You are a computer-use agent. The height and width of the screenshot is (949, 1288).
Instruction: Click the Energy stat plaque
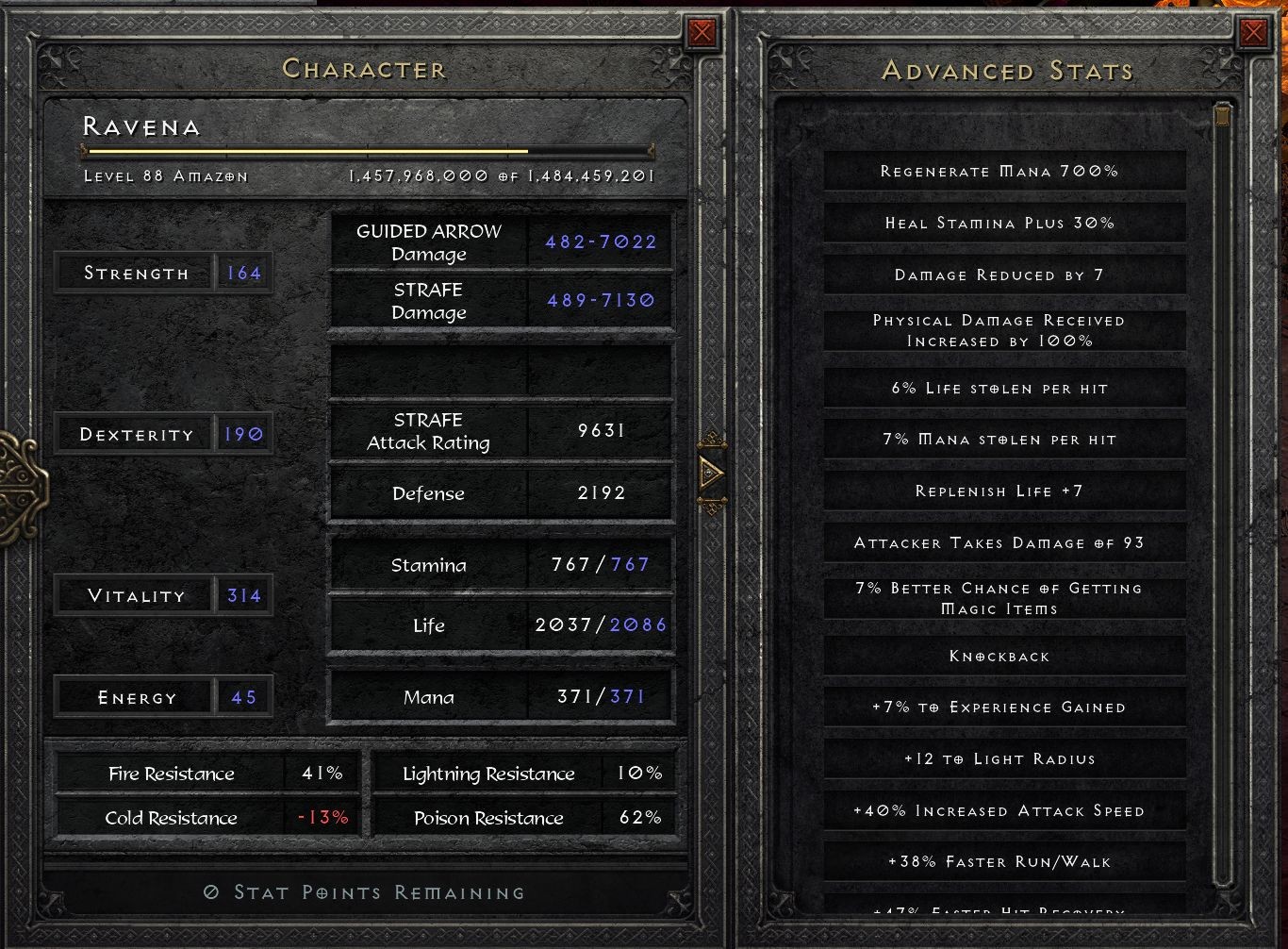(163, 696)
